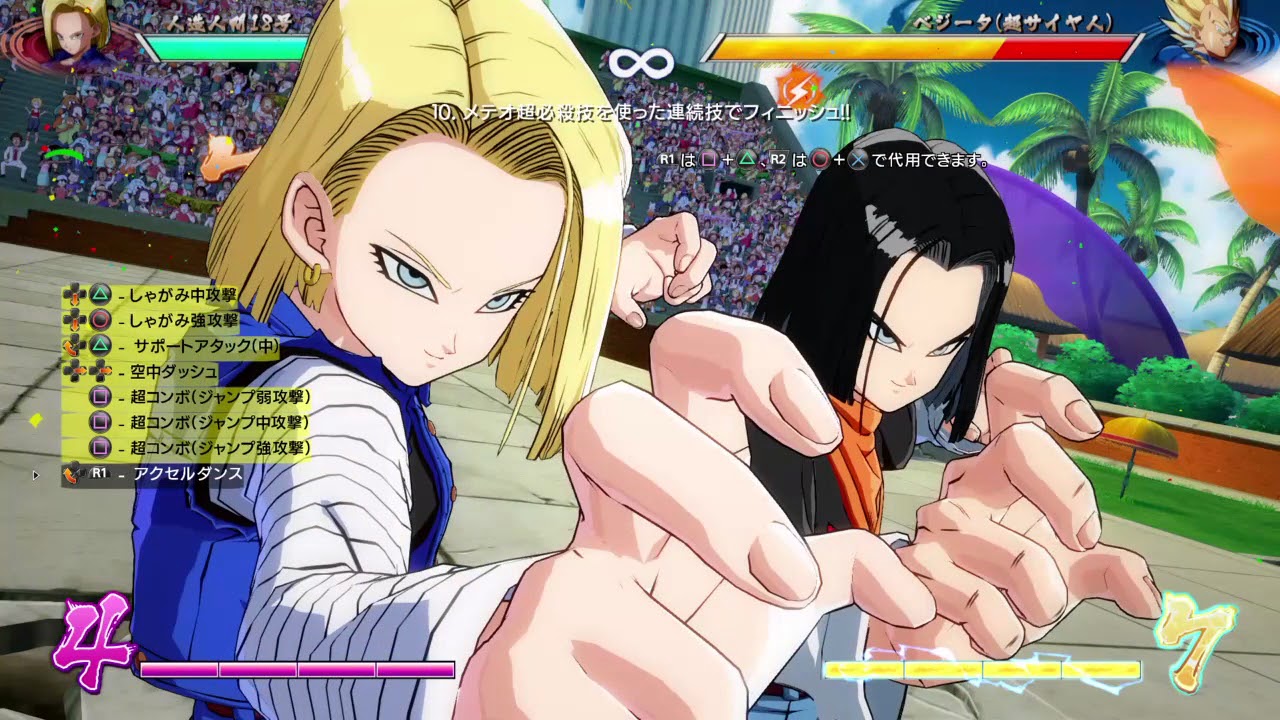This screenshot has height=720, width=1280.
Task: Click the X button icon in the R2 hint text
Action: [x=857, y=160]
